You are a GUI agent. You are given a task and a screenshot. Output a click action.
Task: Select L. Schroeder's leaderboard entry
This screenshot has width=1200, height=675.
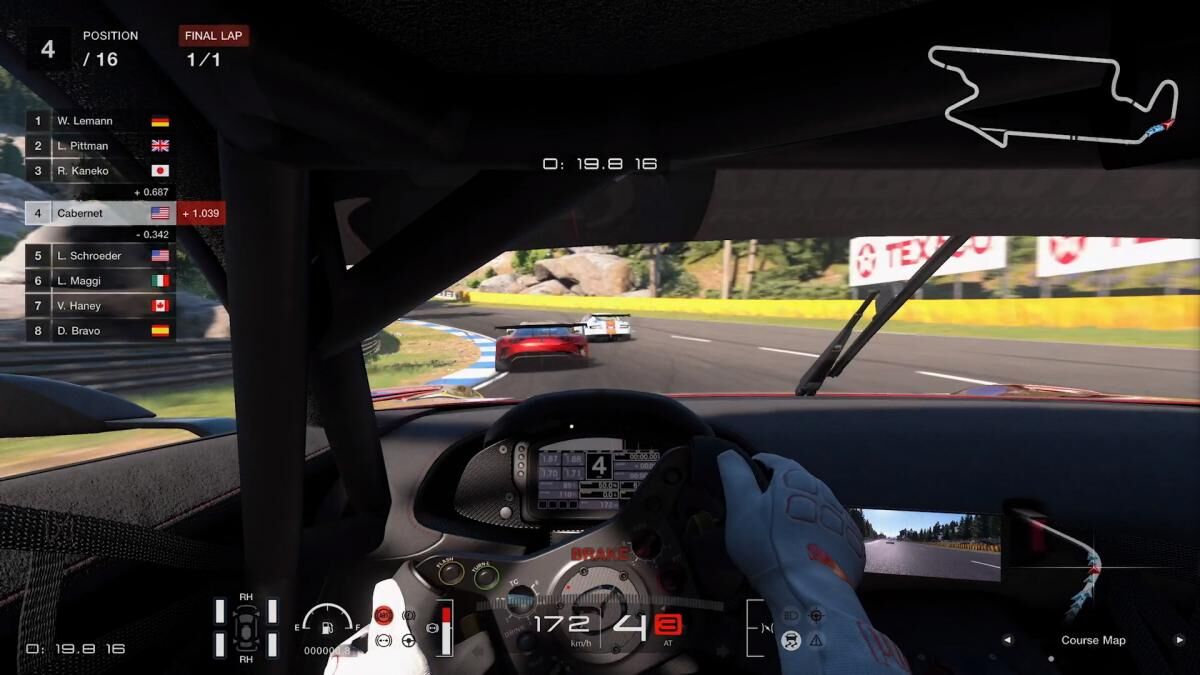100,256
